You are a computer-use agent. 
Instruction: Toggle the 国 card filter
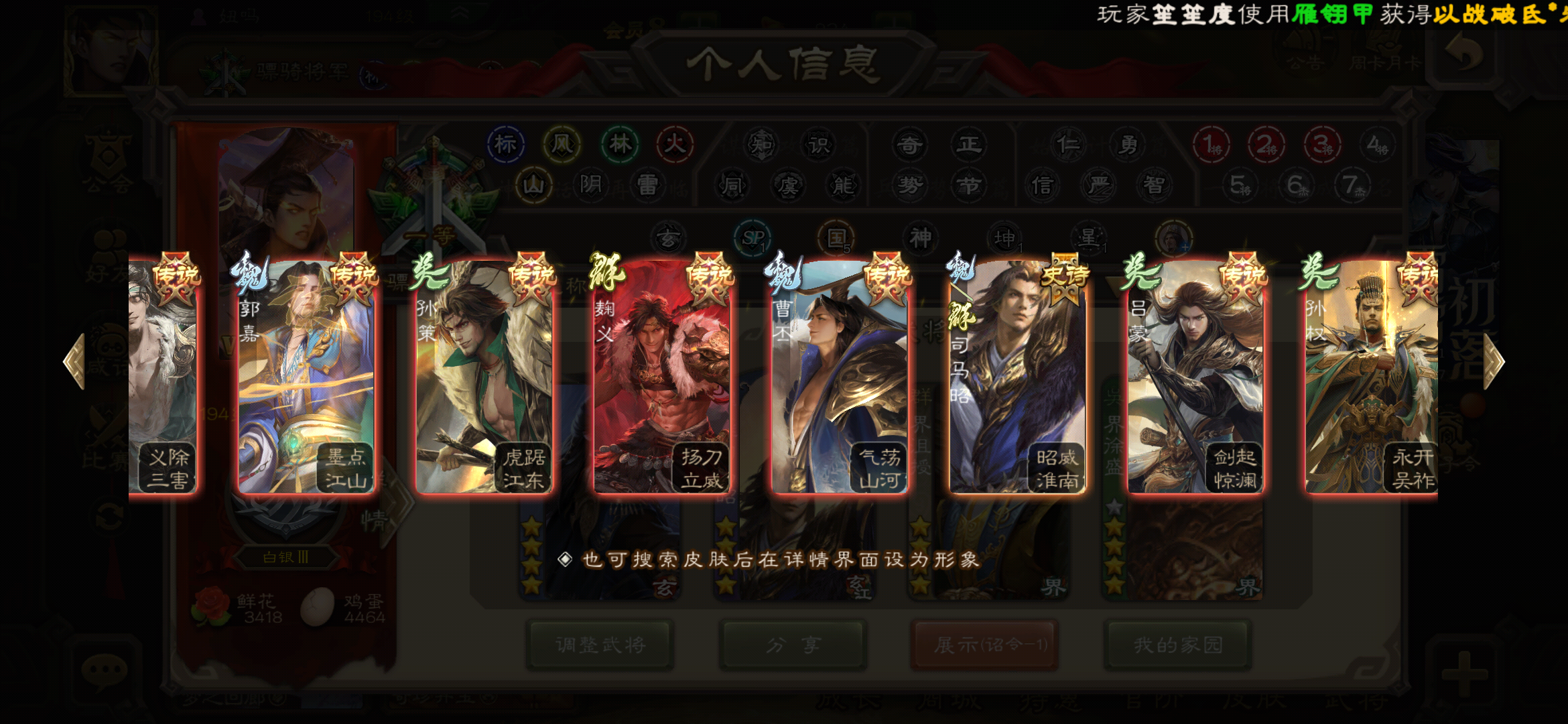click(x=837, y=238)
